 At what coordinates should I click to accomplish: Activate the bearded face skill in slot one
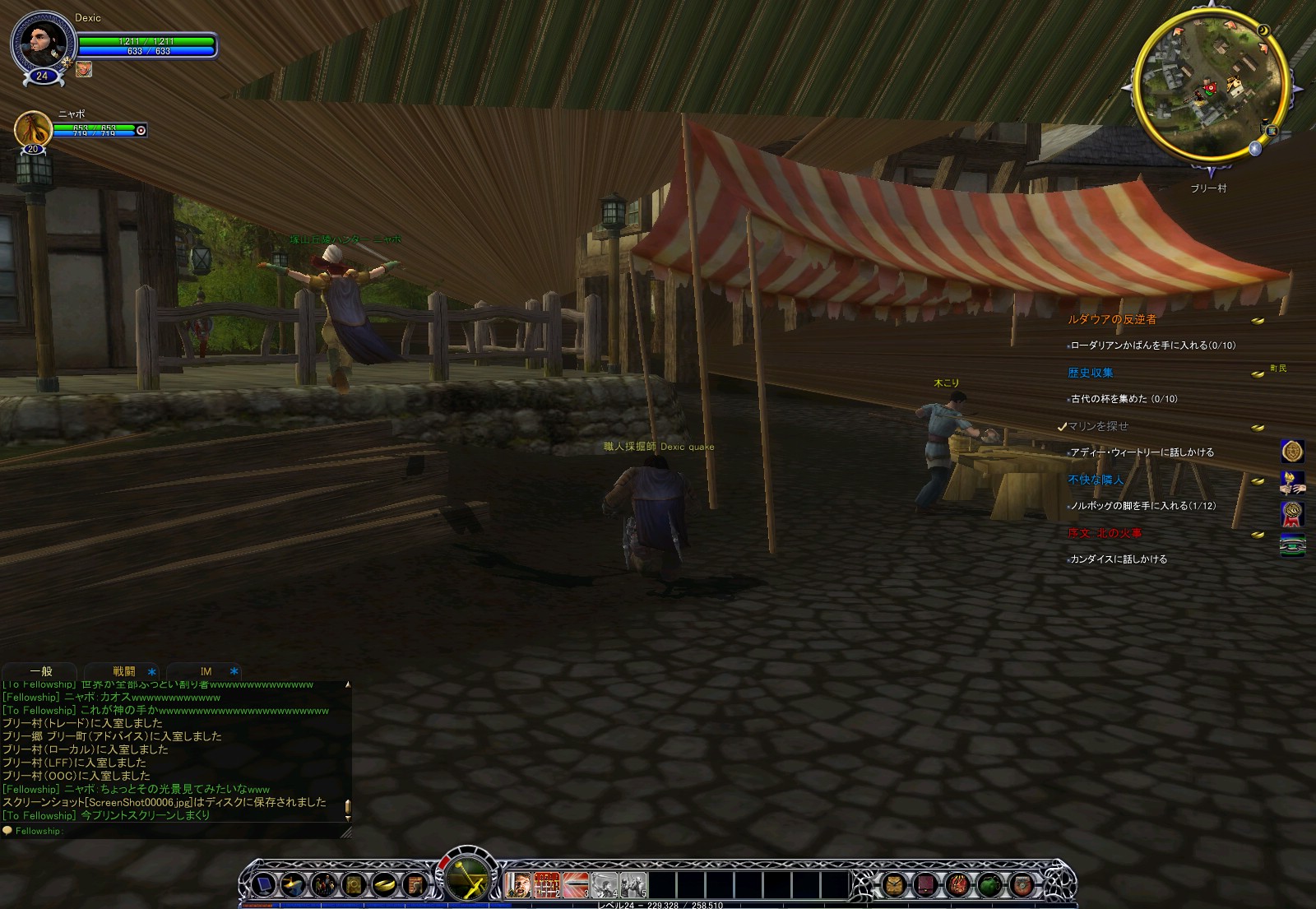(x=518, y=885)
